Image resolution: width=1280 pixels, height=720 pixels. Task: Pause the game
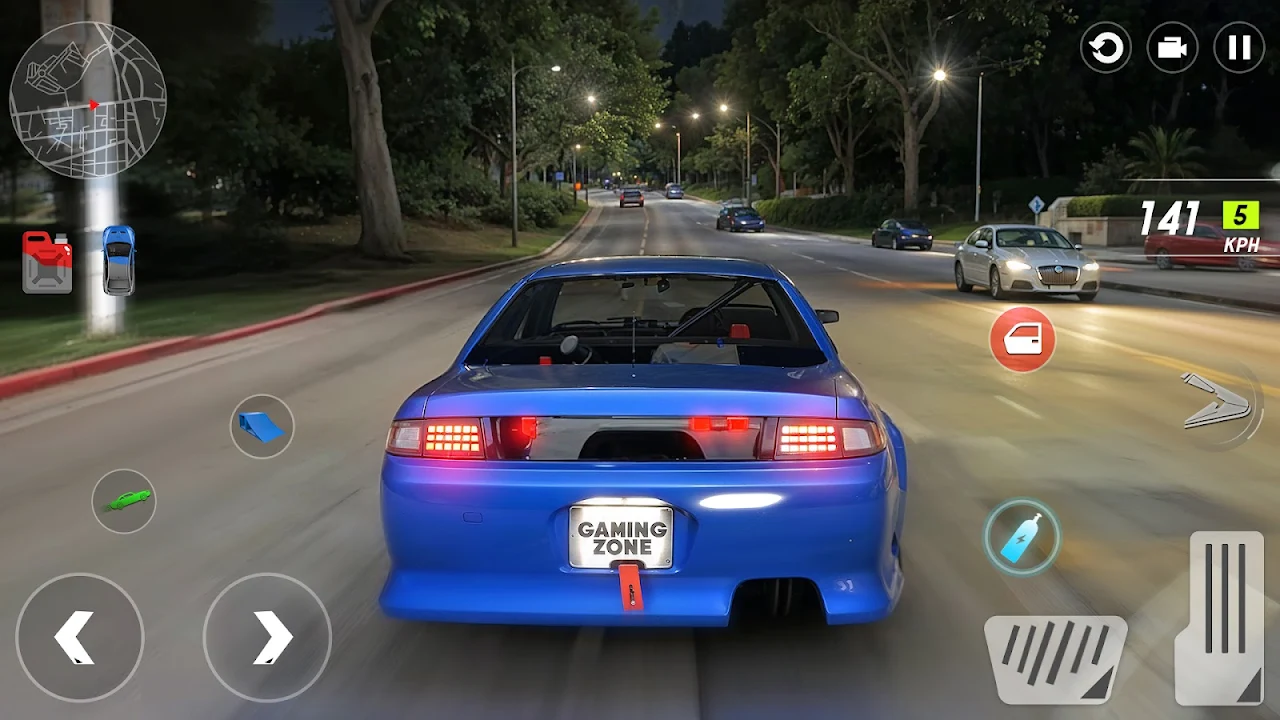(1238, 48)
